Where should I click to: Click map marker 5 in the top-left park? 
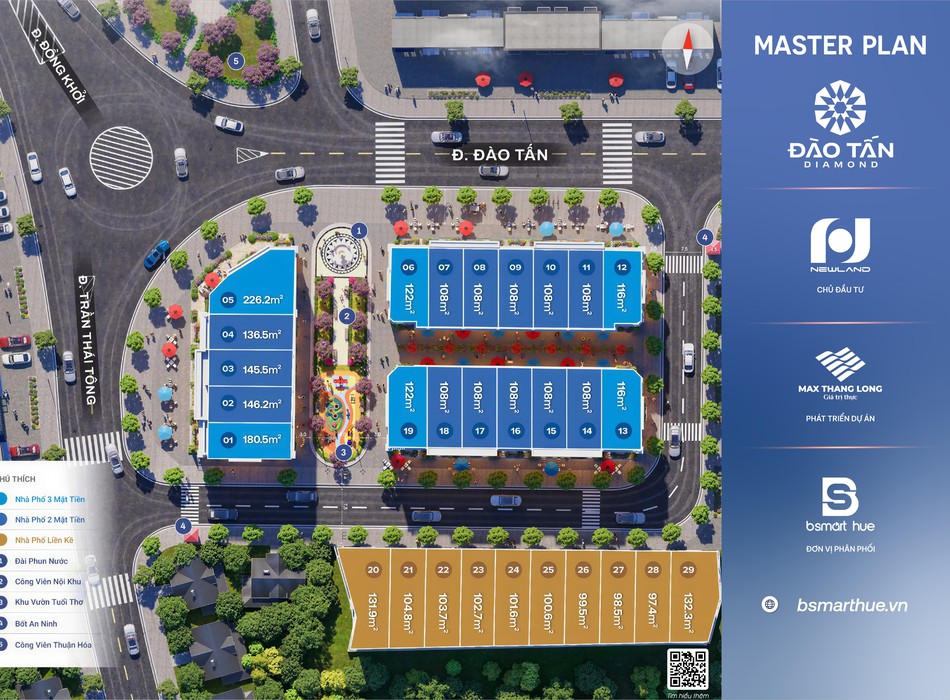pyautogui.click(x=236, y=60)
